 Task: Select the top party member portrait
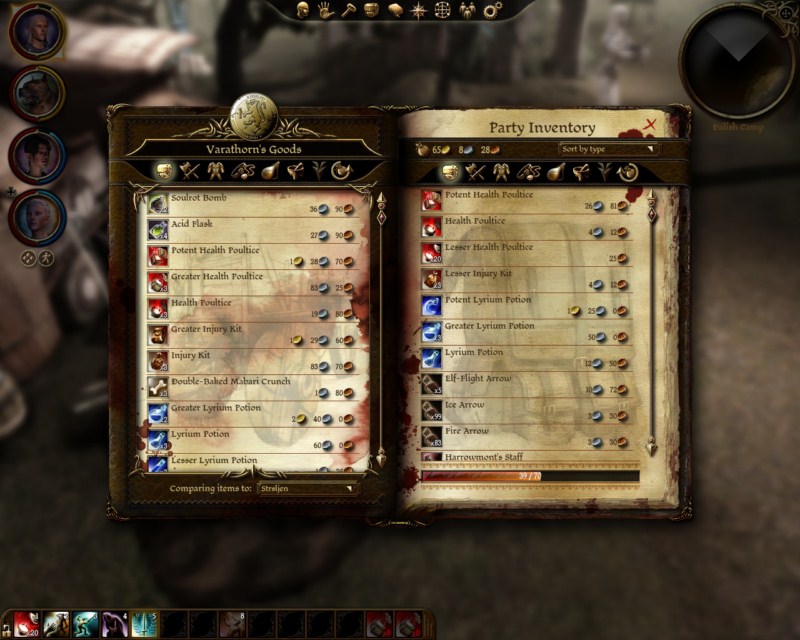[x=37, y=33]
